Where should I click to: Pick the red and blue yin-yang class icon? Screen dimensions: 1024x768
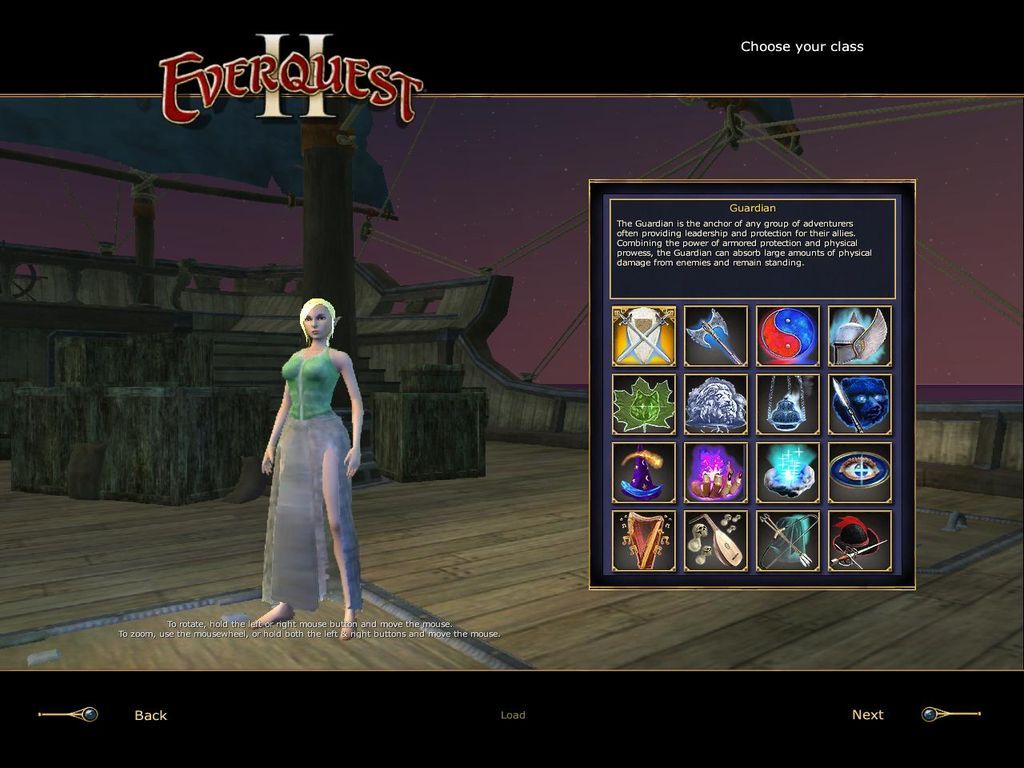[788, 337]
